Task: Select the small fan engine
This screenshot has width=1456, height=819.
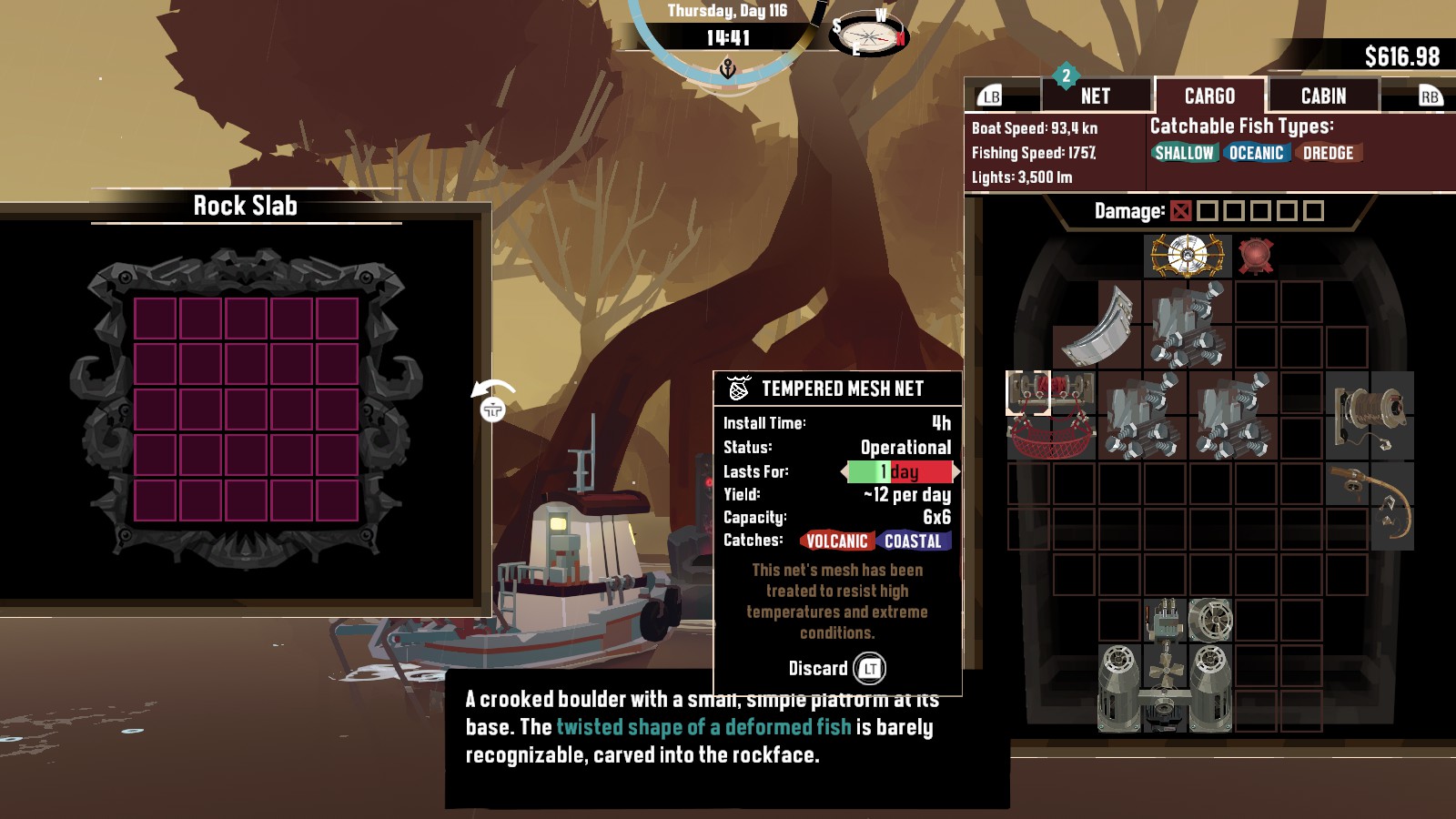Action: click(x=1210, y=620)
